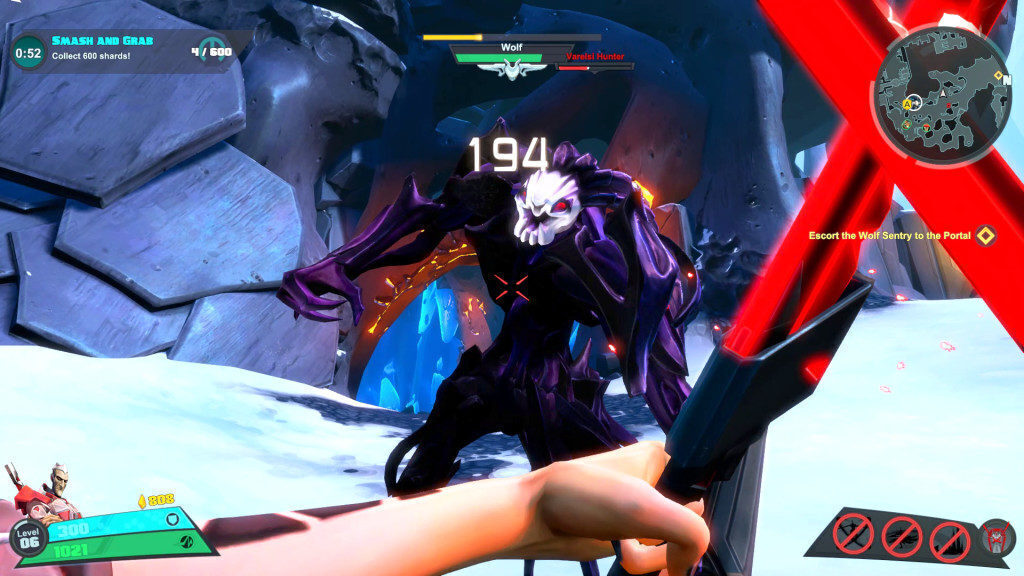
Task: Select the yellow shard currency counter
Action: tap(155, 499)
